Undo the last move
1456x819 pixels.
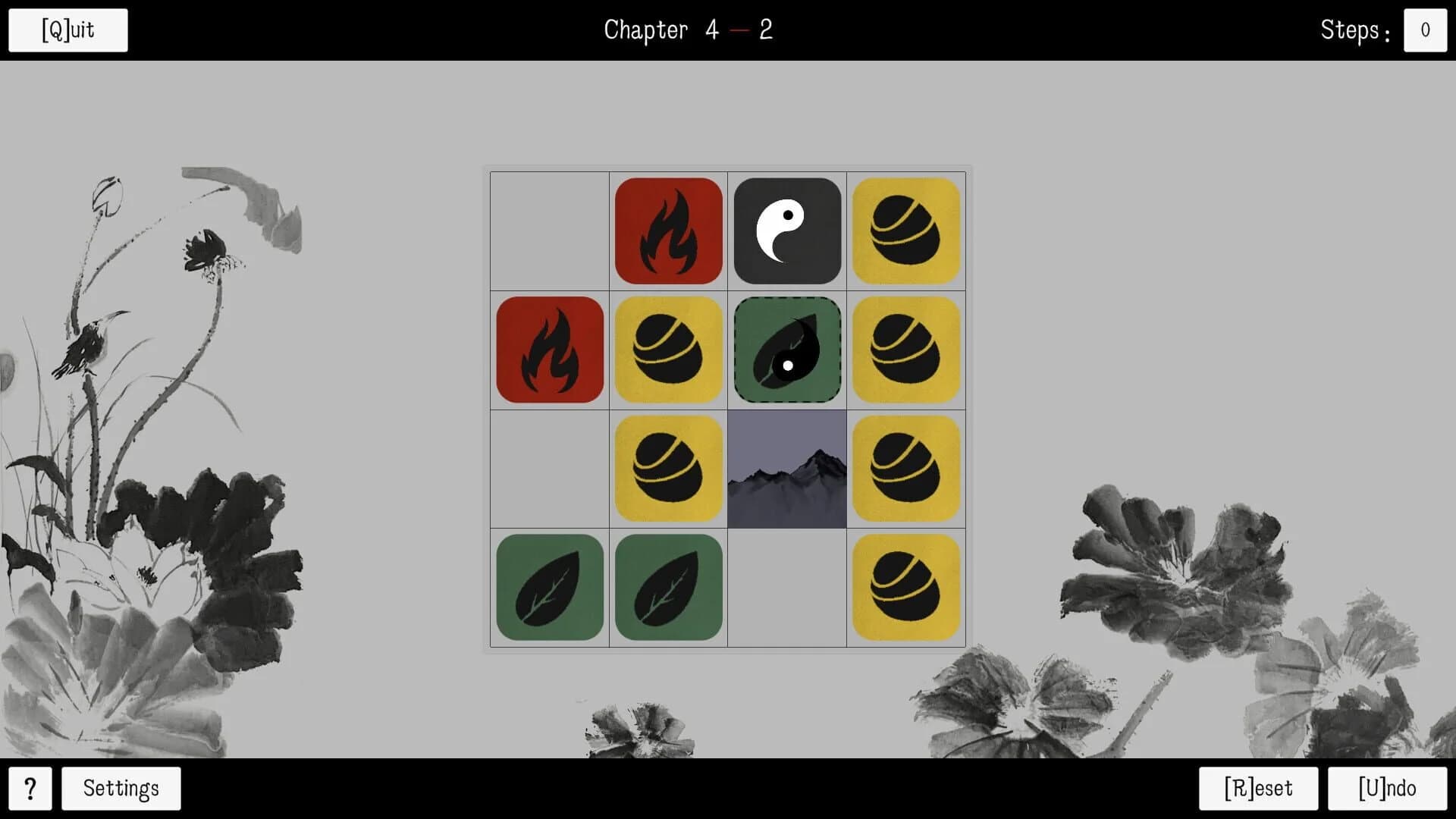tap(1387, 788)
